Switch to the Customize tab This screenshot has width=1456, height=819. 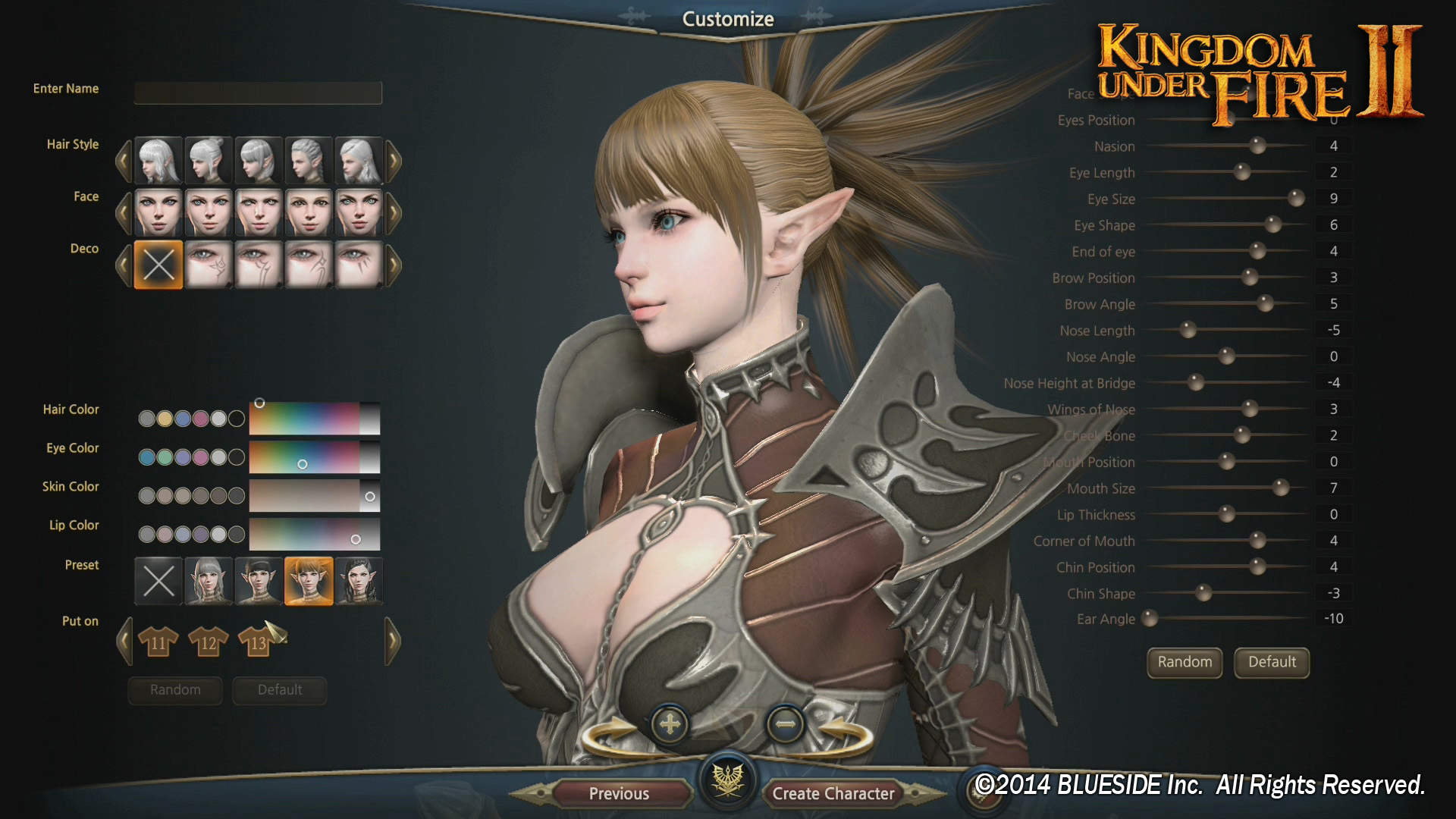[x=726, y=18]
